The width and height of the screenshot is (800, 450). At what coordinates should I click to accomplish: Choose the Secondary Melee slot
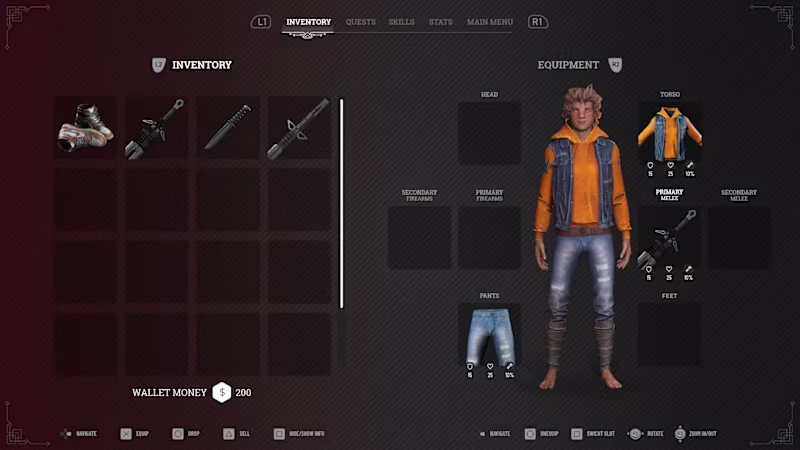[x=739, y=238]
